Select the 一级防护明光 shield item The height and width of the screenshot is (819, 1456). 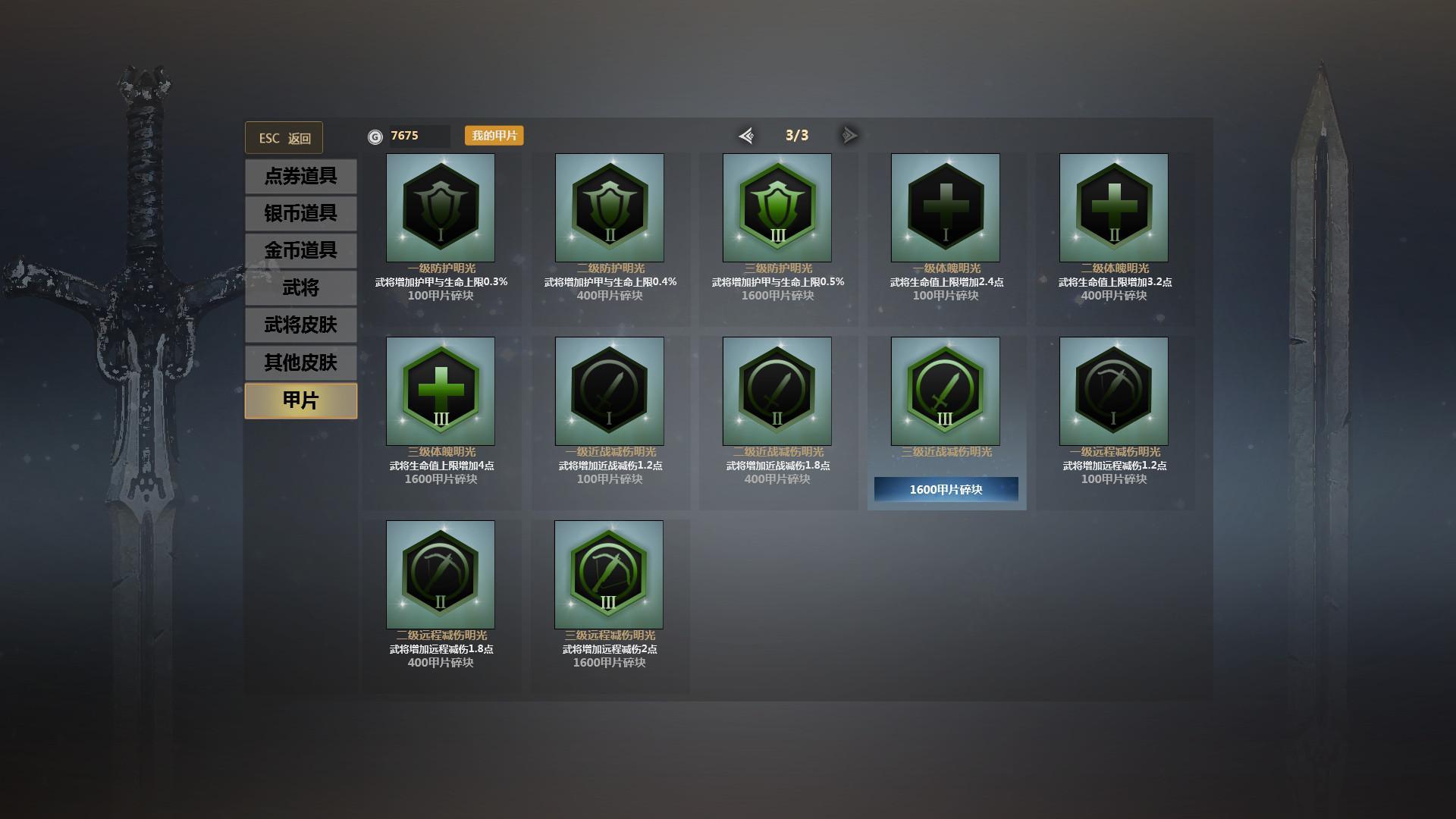pos(441,208)
